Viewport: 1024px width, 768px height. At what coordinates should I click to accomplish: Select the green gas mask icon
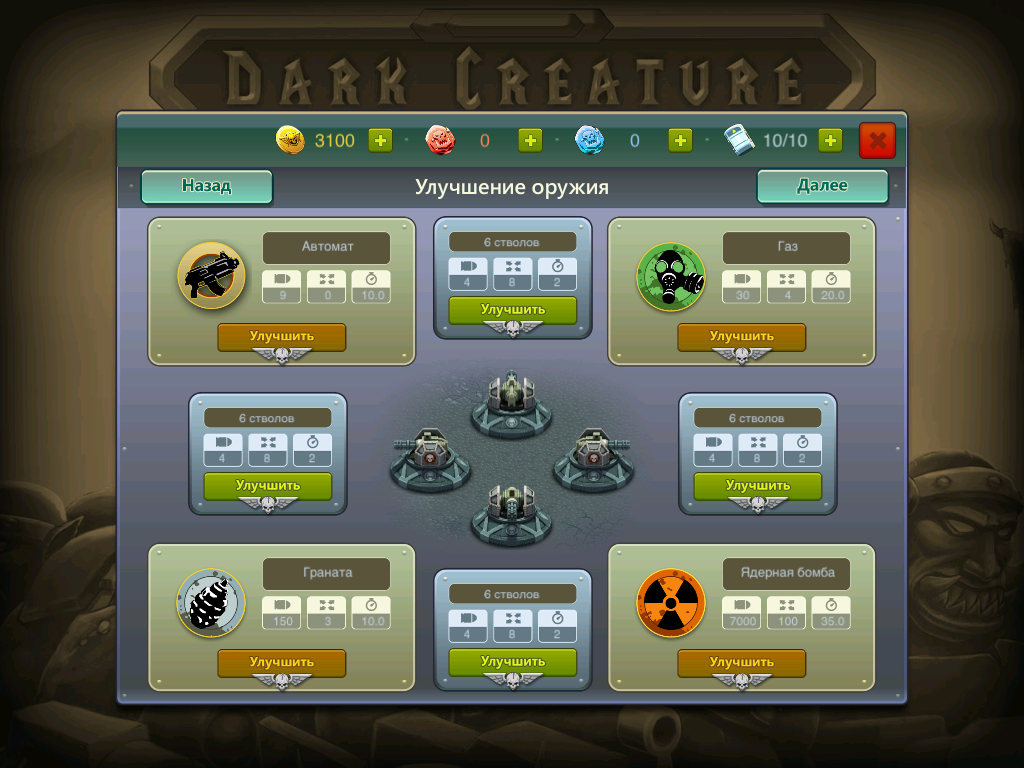coord(671,276)
